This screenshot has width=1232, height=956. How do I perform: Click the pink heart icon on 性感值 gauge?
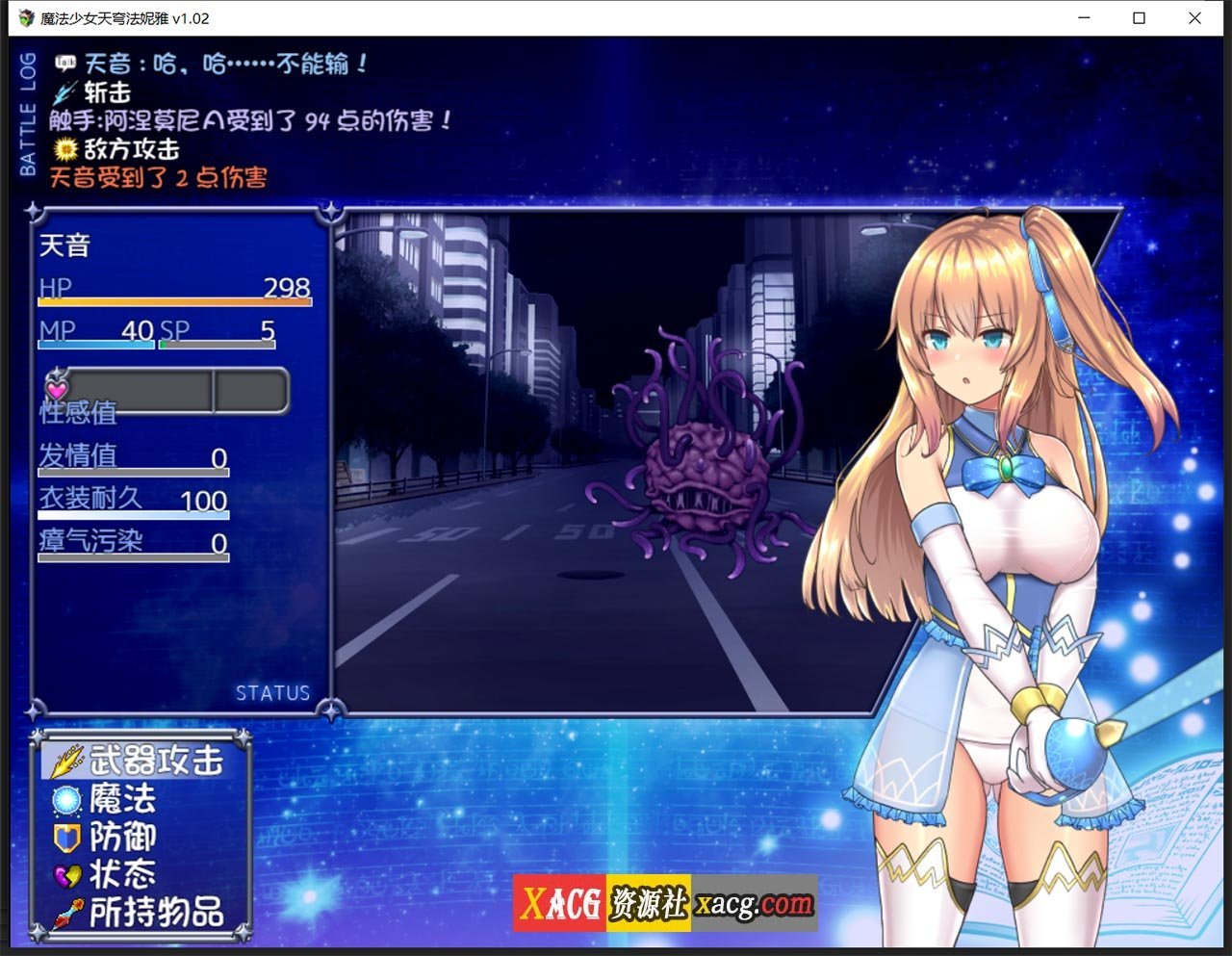[58, 387]
